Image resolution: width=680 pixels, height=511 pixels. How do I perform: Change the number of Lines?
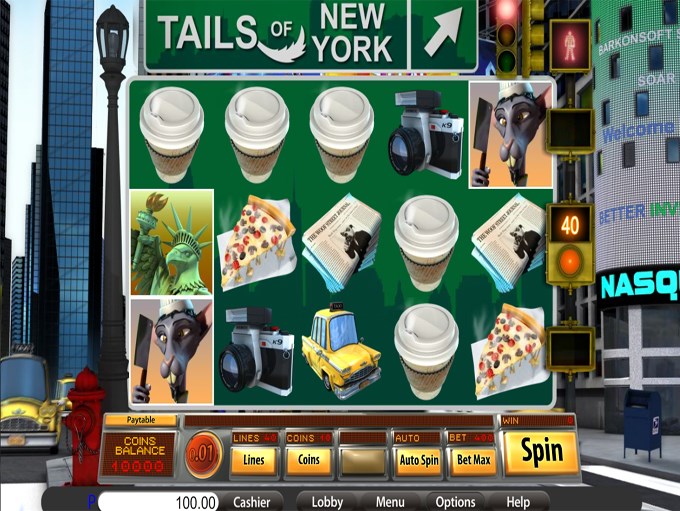(x=254, y=460)
